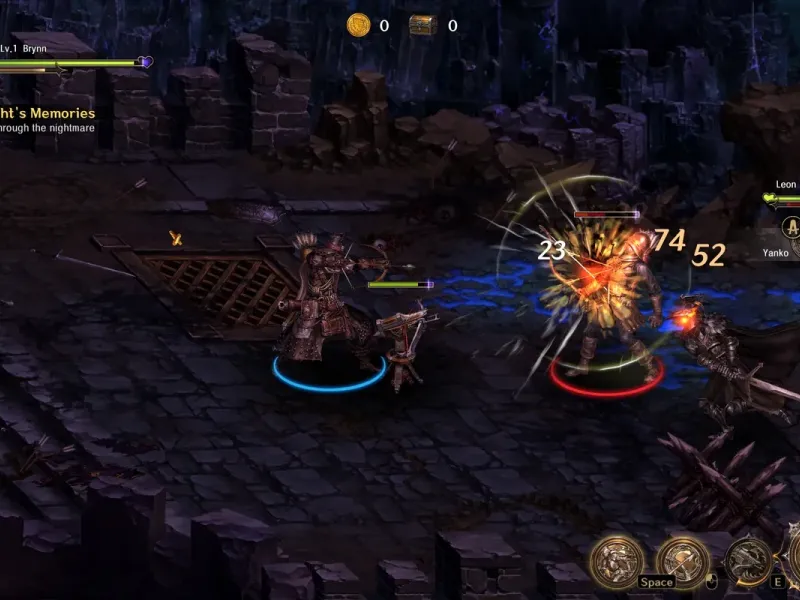This screenshot has width=800, height=600.
Task: Activate the dodge roll skill icon
Action: coord(616,562)
